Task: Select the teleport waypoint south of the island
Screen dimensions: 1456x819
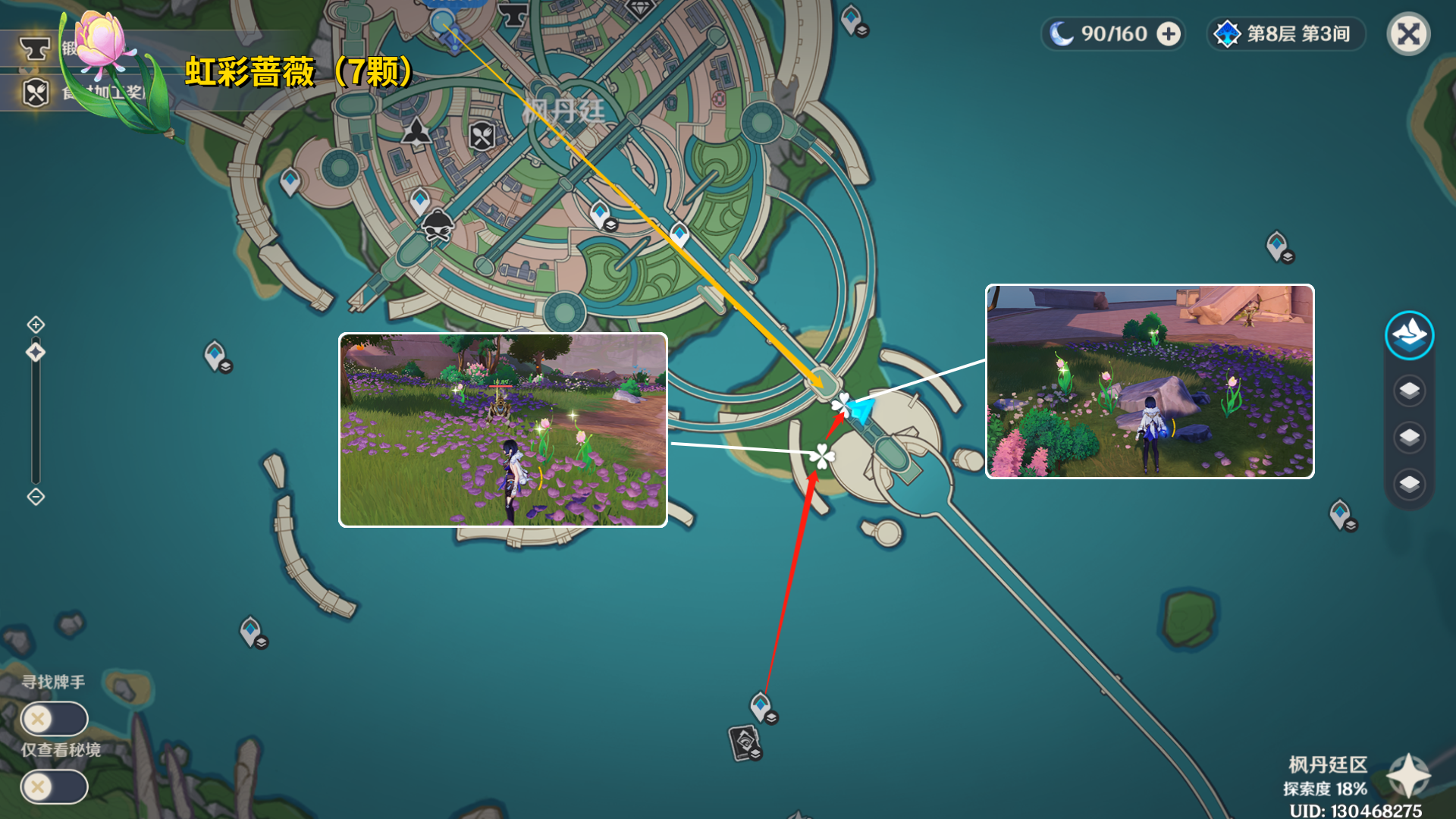Action: 761,706
